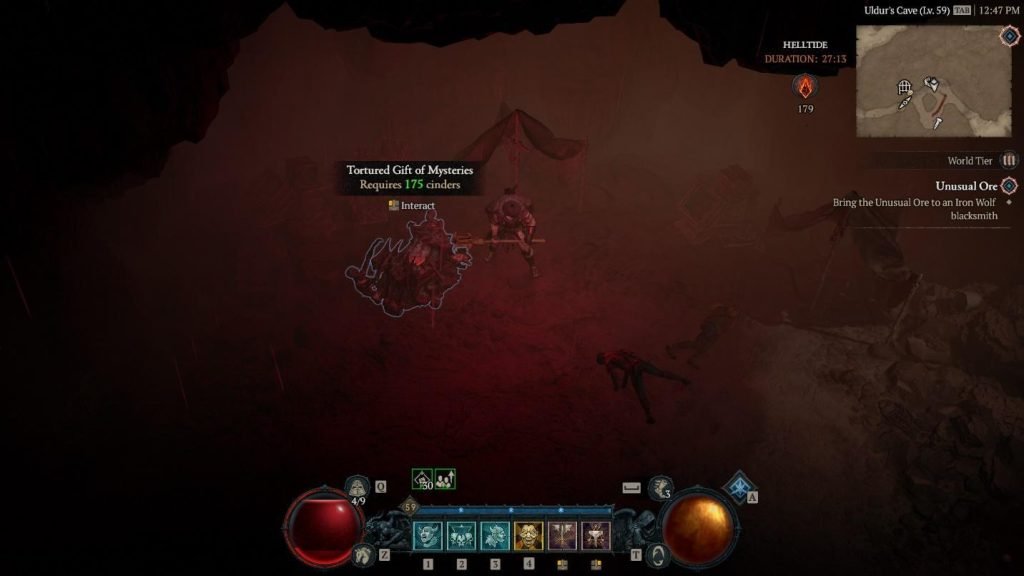1024x576 pixels.
Task: Use the last skill bar slot
Action: (x=596, y=536)
